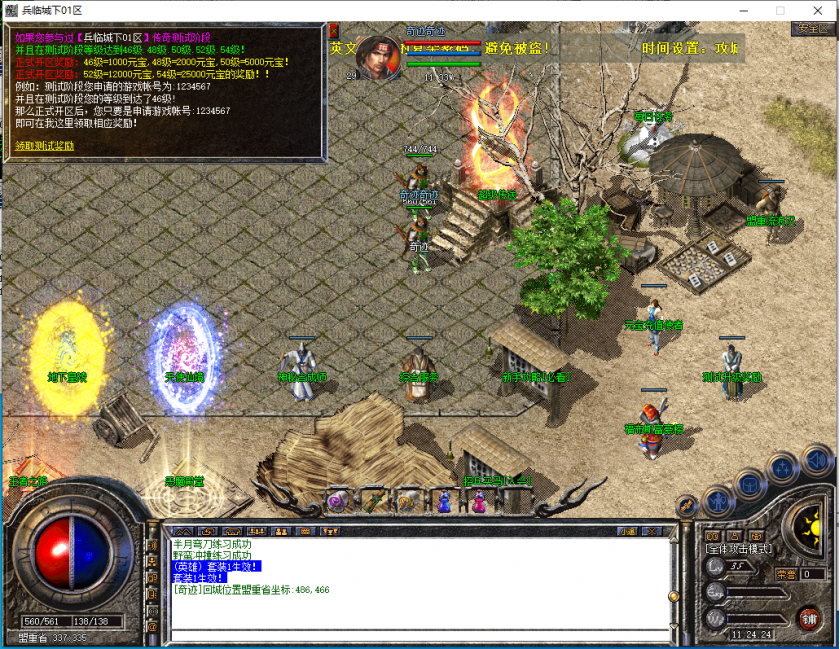Close the game window
This screenshot has width=840, height=649.
pos(819,10)
